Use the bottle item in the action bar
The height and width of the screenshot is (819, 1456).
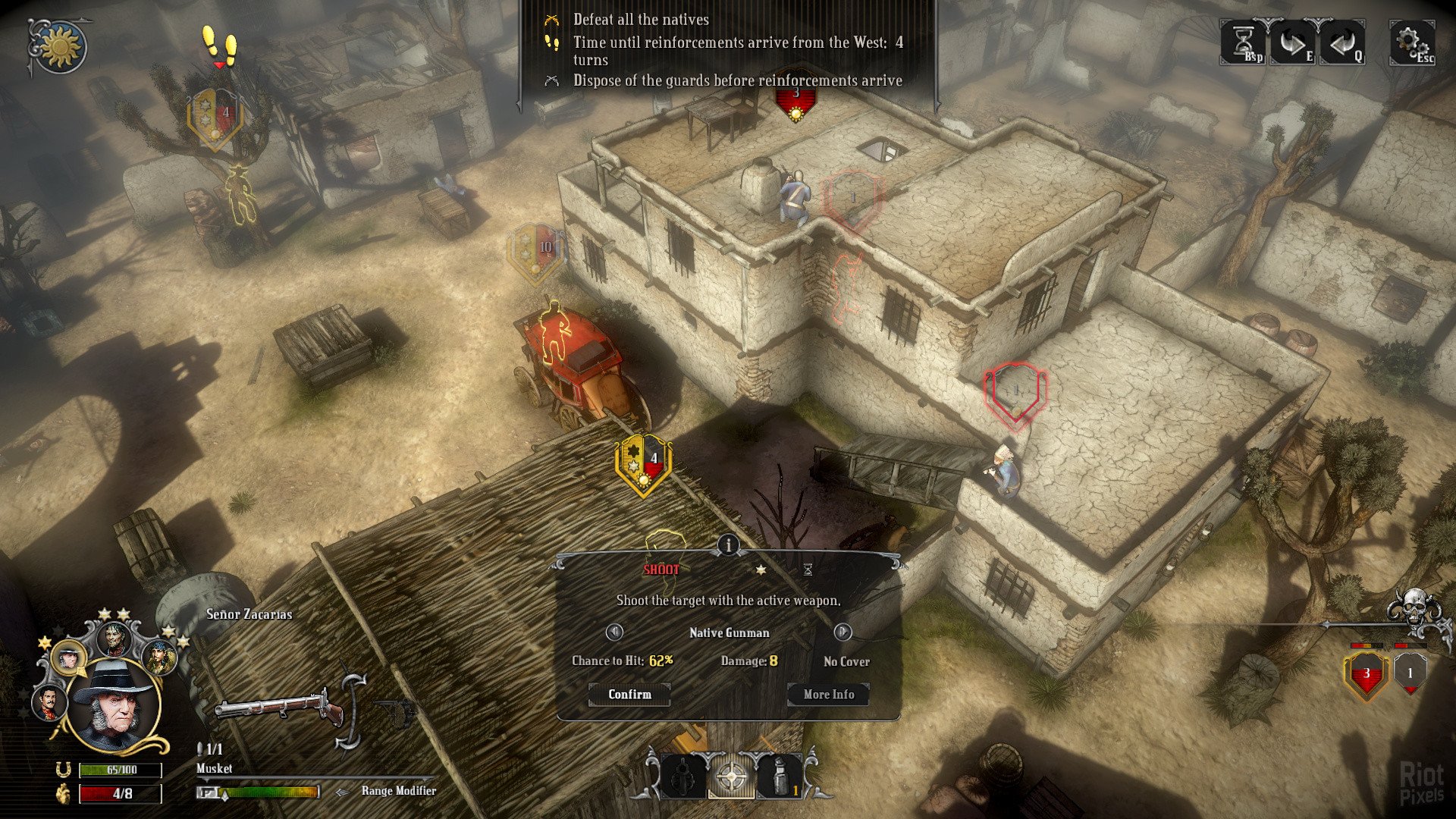pyautogui.click(x=779, y=777)
